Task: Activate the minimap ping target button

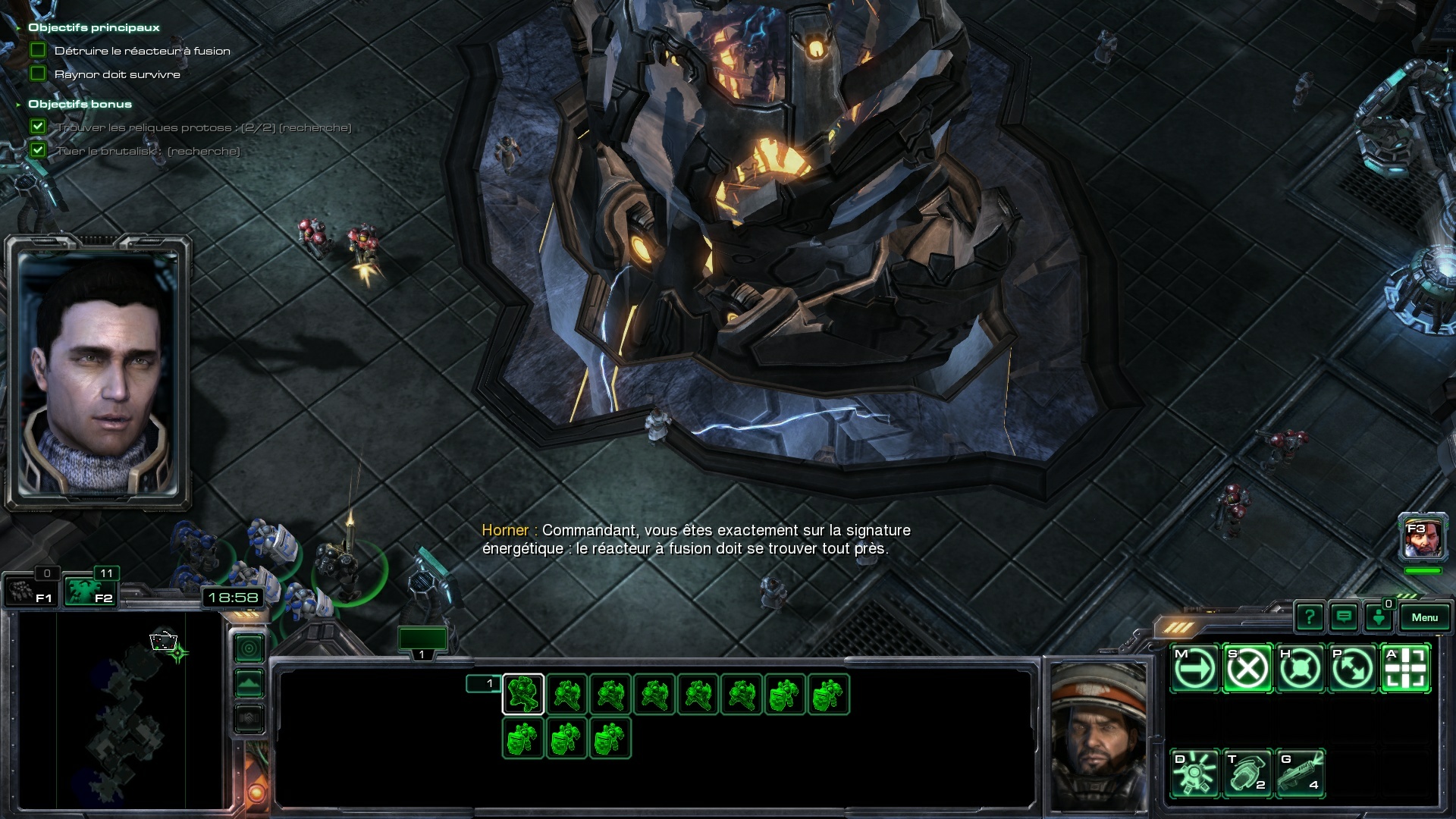Action: pos(249,648)
